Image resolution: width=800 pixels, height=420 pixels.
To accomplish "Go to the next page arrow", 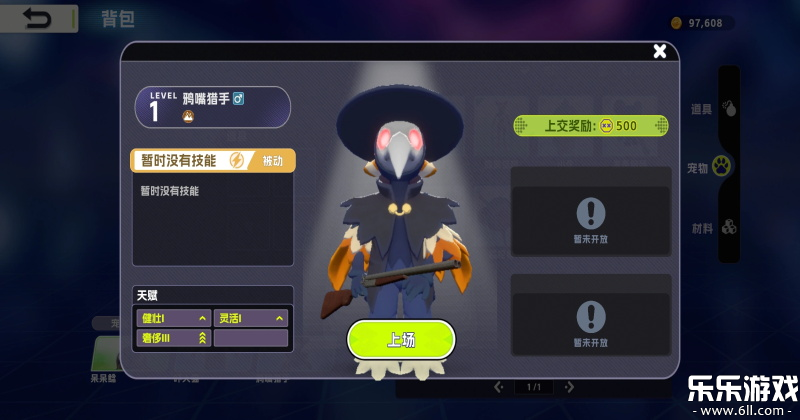I will [x=566, y=387].
